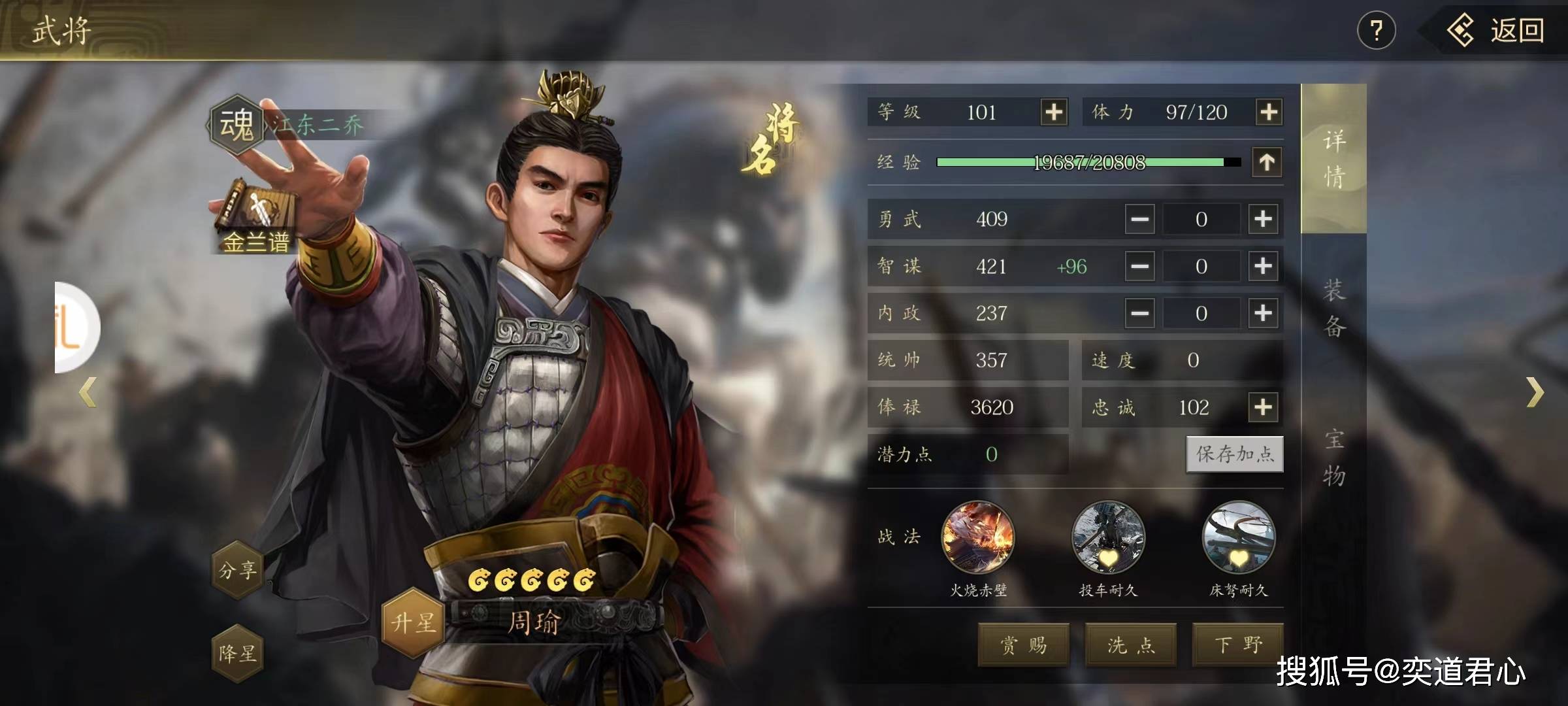
Task: Click the 返回 back button
Action: coord(1496,31)
